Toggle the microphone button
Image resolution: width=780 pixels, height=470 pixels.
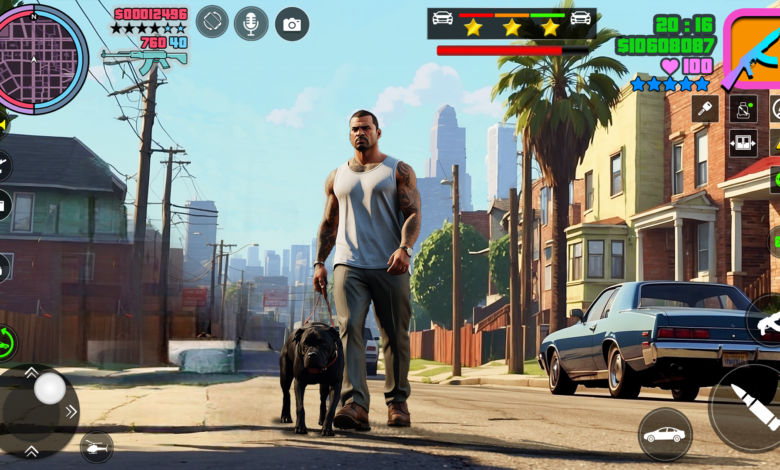[251, 23]
